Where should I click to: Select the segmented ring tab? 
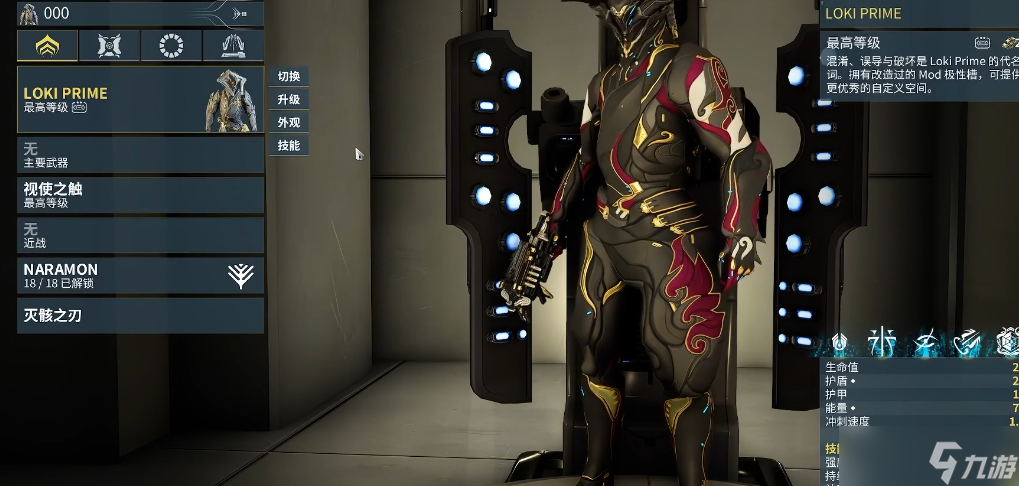[x=171, y=45]
